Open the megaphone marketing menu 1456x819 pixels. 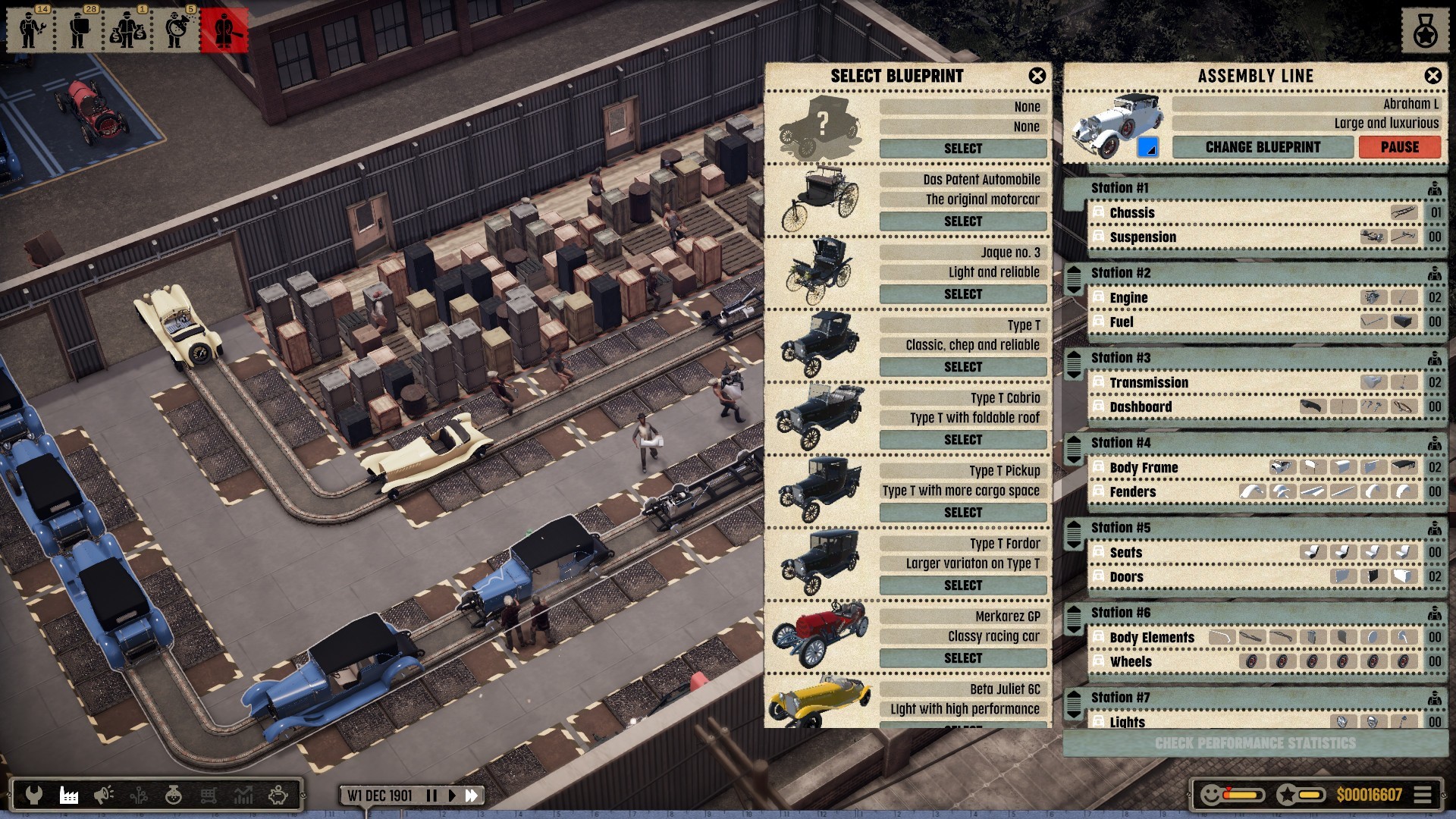point(103,795)
